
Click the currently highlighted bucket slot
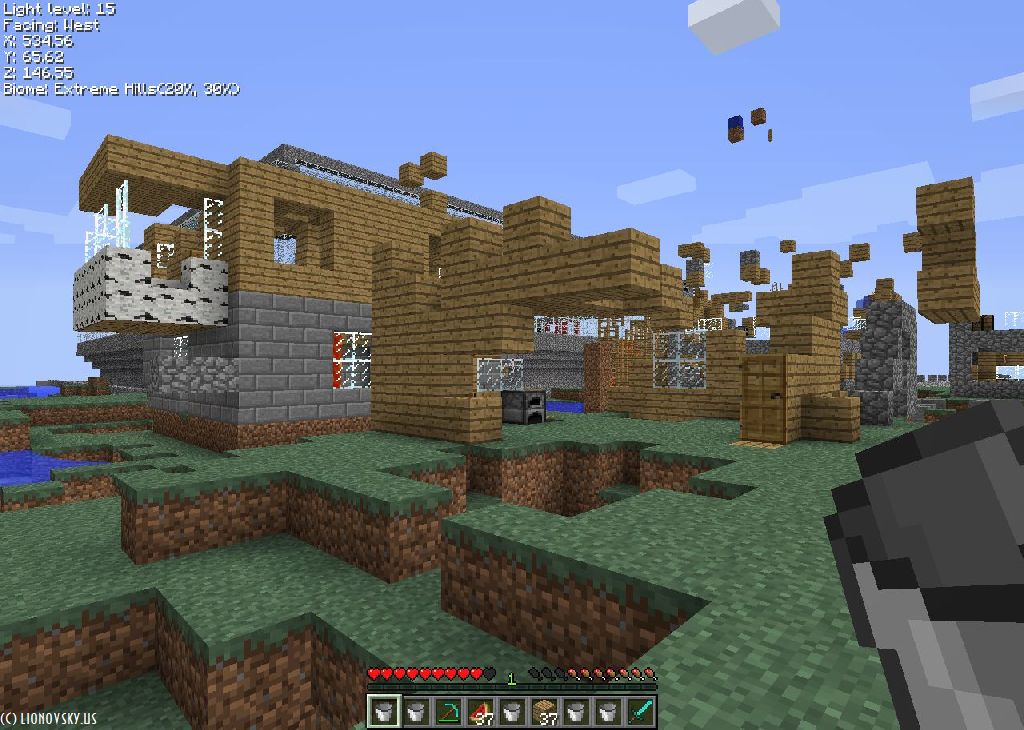coord(384,711)
